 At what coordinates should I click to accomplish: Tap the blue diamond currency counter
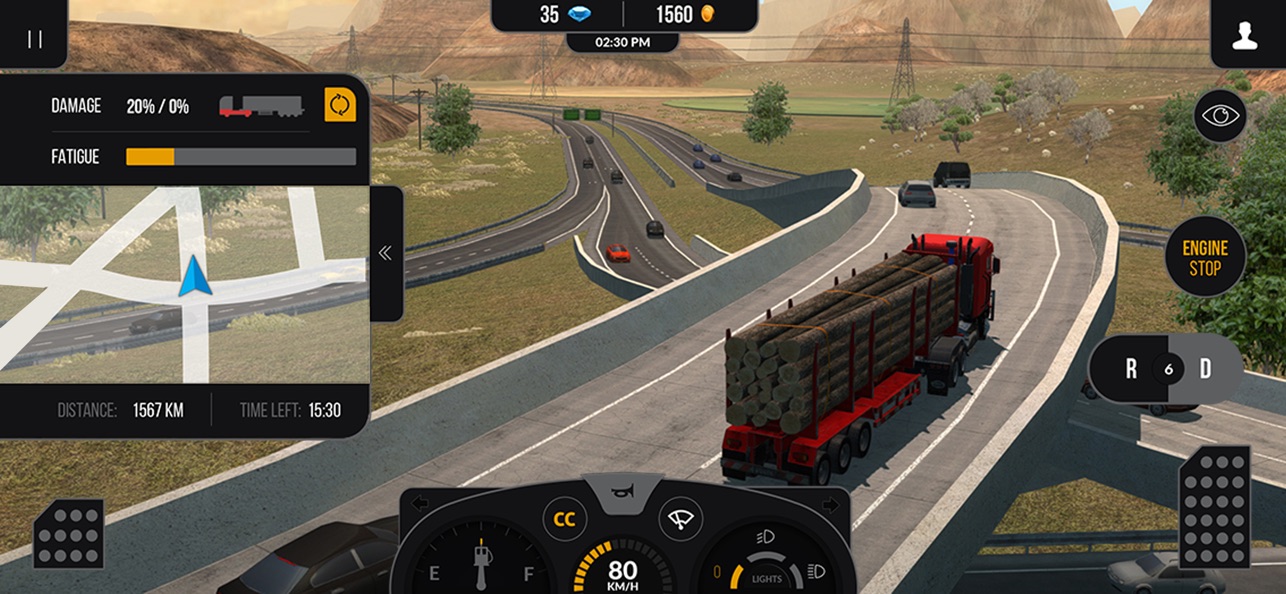pos(566,15)
